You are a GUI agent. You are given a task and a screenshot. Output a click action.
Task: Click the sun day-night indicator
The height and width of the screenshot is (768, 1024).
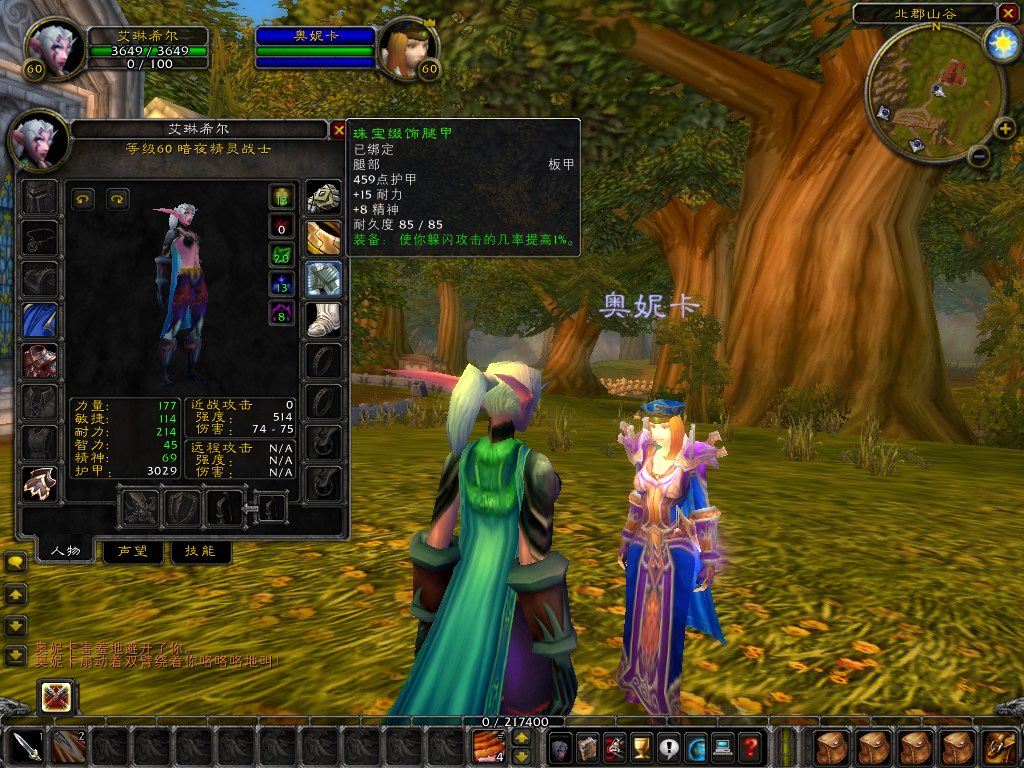[1000, 43]
